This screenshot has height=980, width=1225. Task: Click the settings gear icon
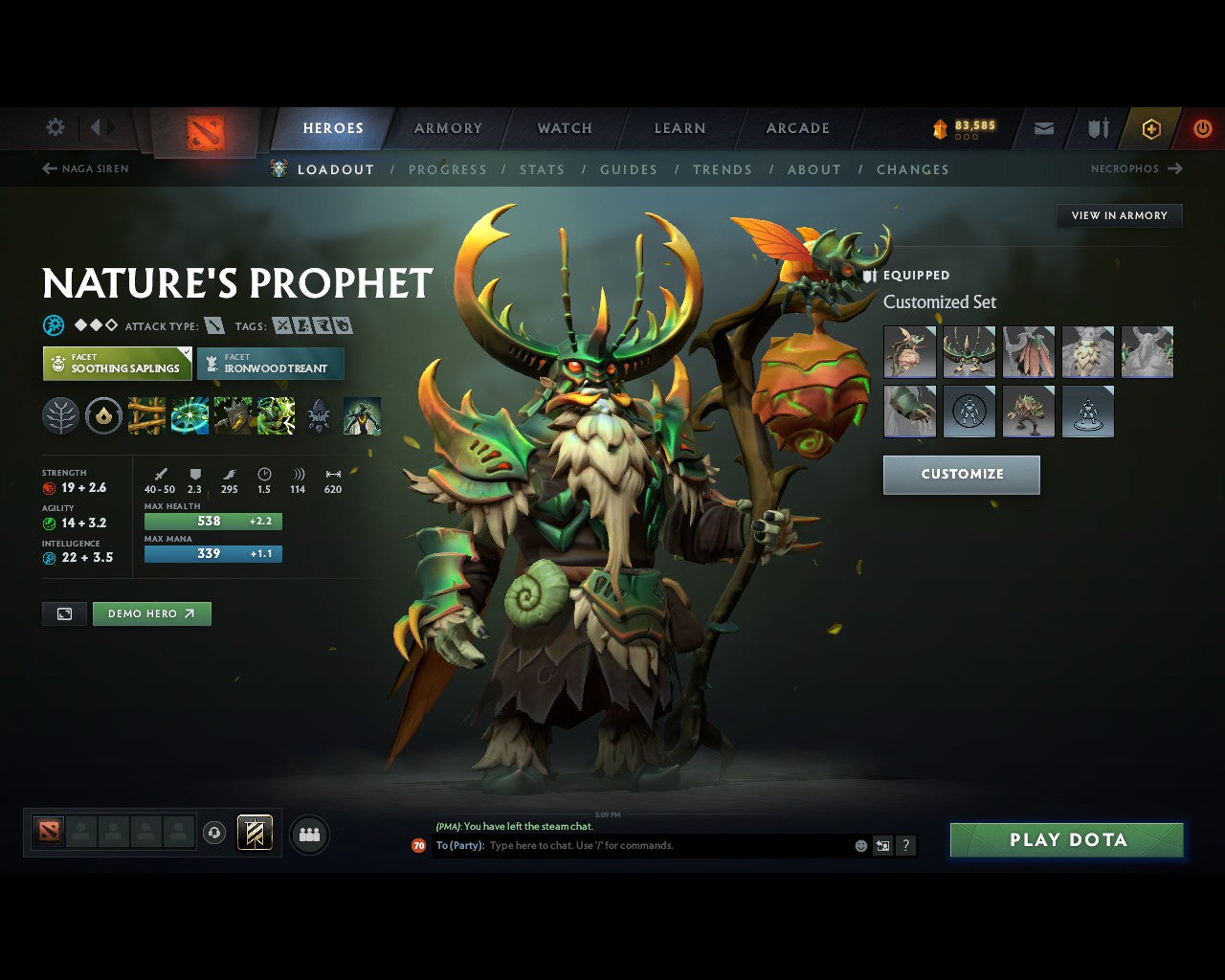pos(55,126)
